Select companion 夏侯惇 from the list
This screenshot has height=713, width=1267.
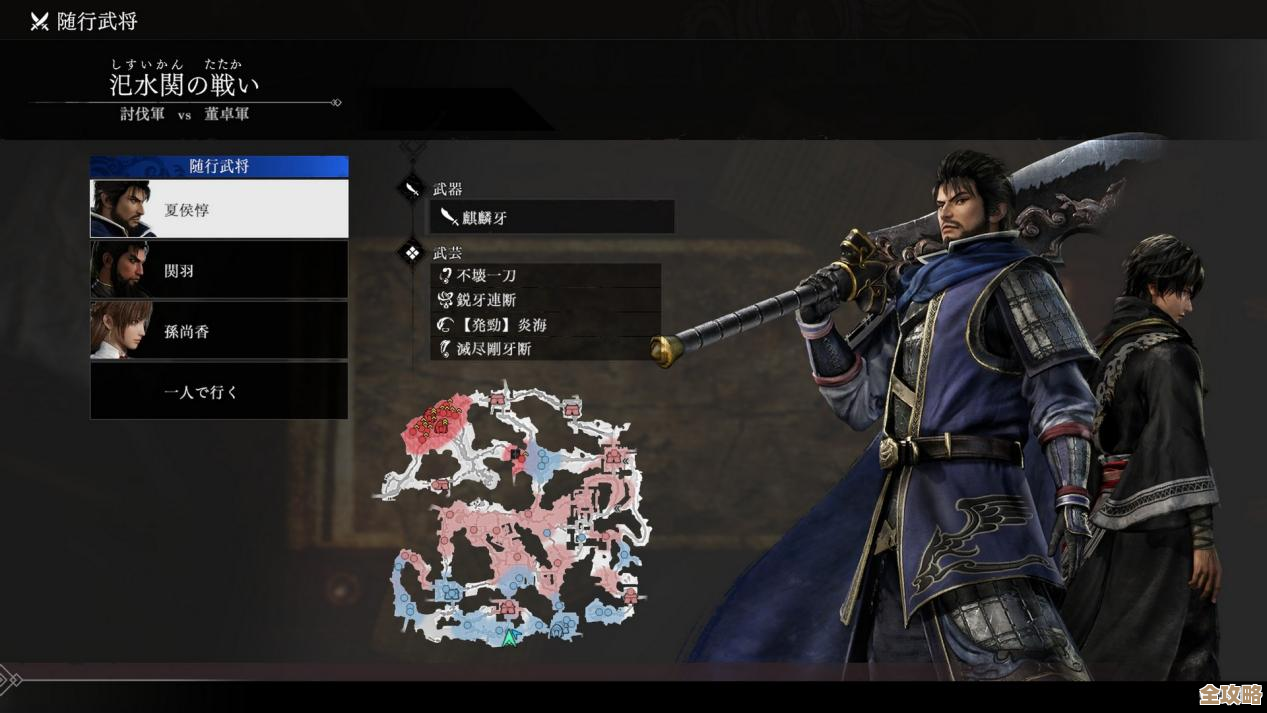(219, 209)
